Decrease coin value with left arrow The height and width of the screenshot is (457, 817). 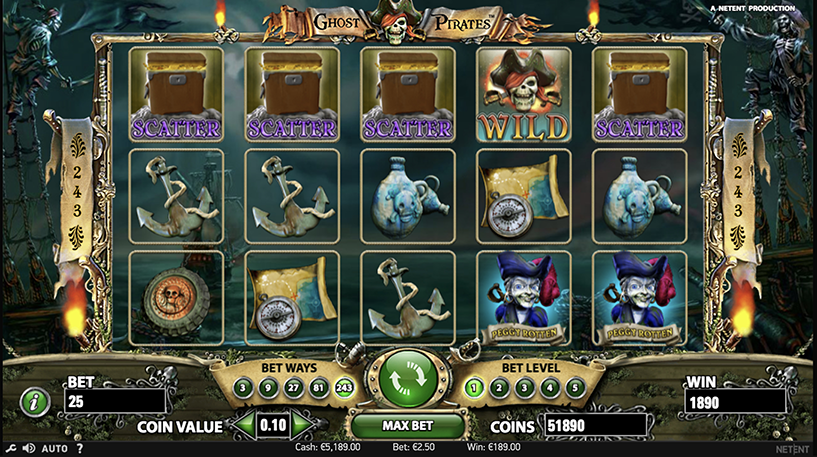click(242, 426)
